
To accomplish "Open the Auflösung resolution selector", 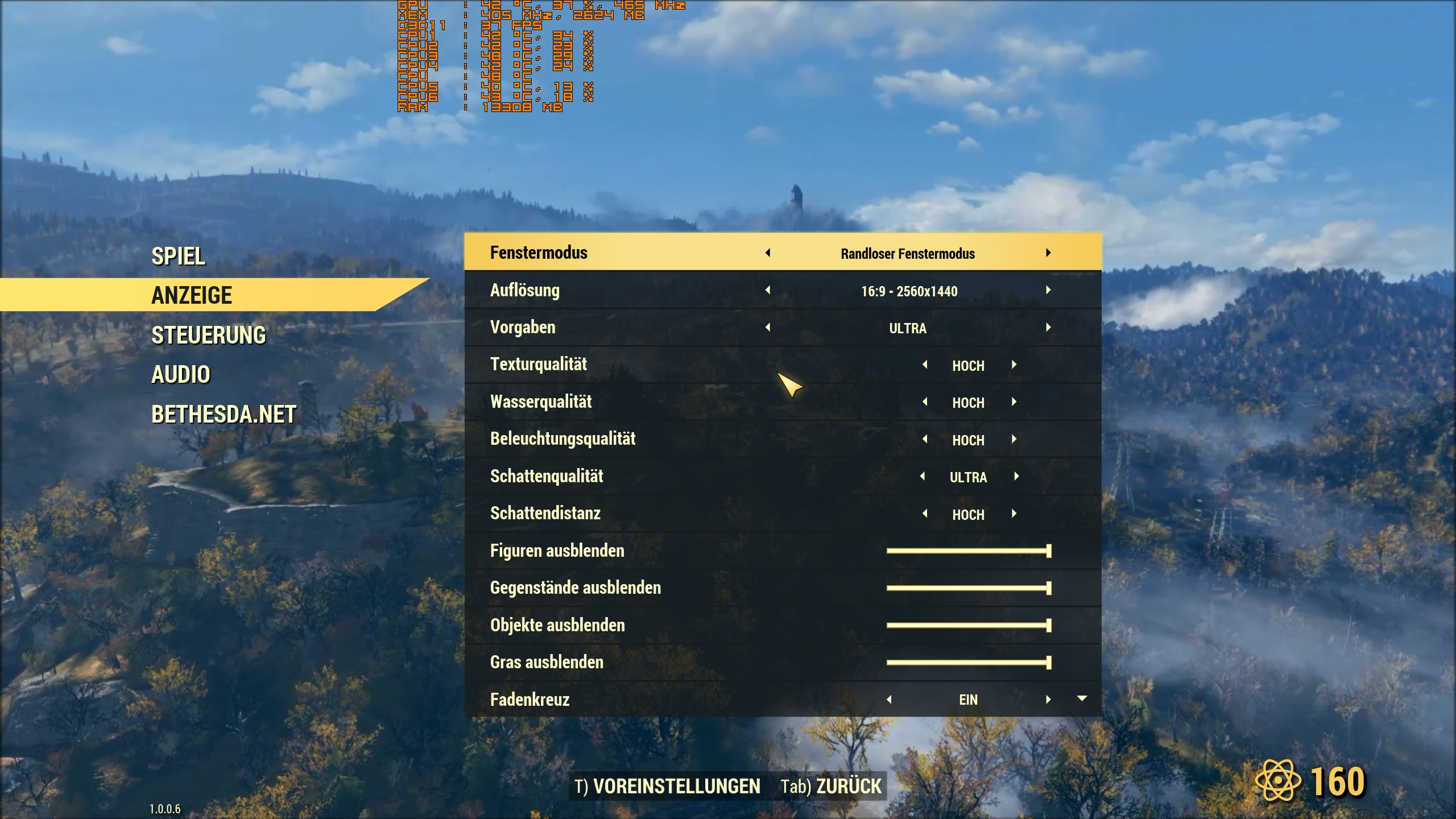I will click(908, 290).
